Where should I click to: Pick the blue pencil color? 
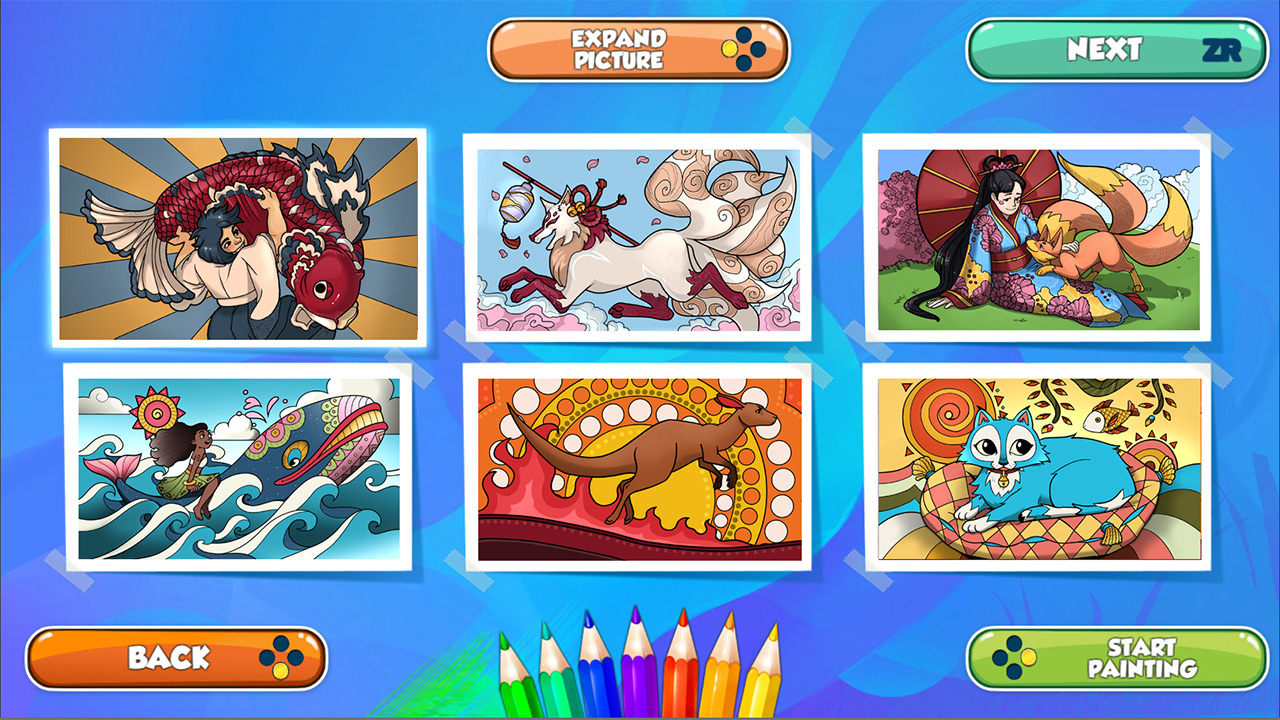coord(595,685)
